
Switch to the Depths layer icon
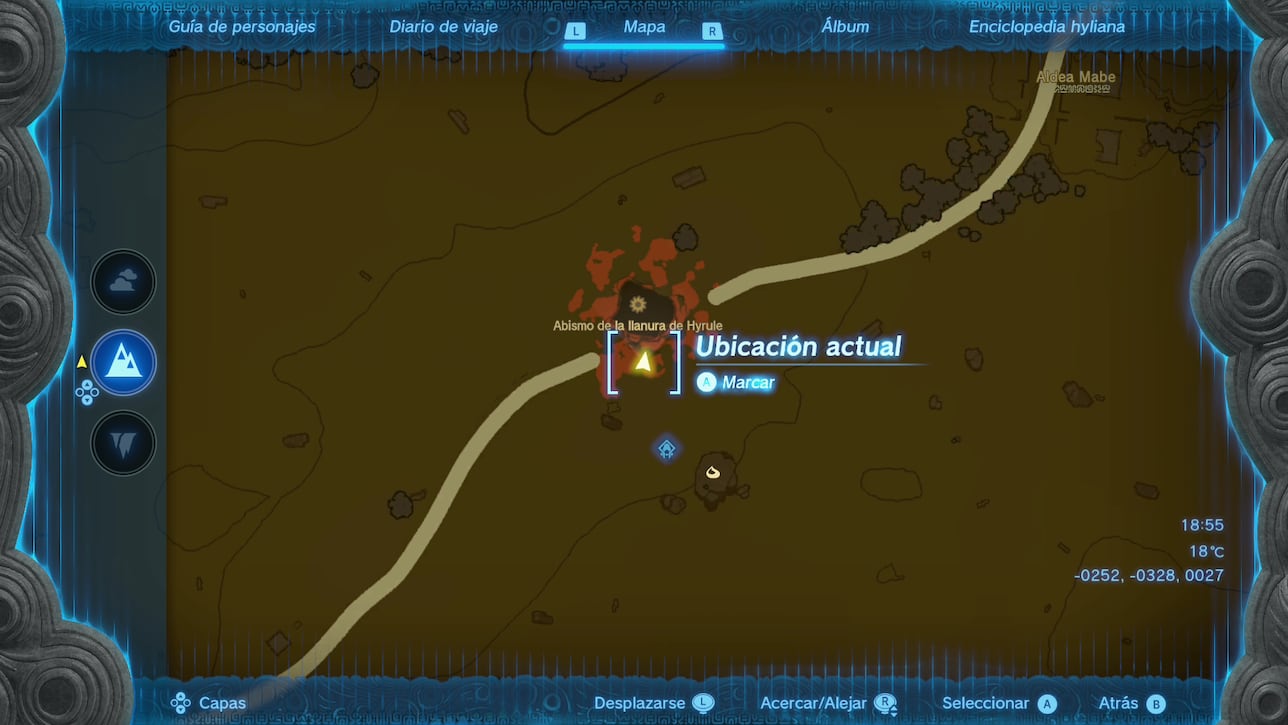point(122,442)
